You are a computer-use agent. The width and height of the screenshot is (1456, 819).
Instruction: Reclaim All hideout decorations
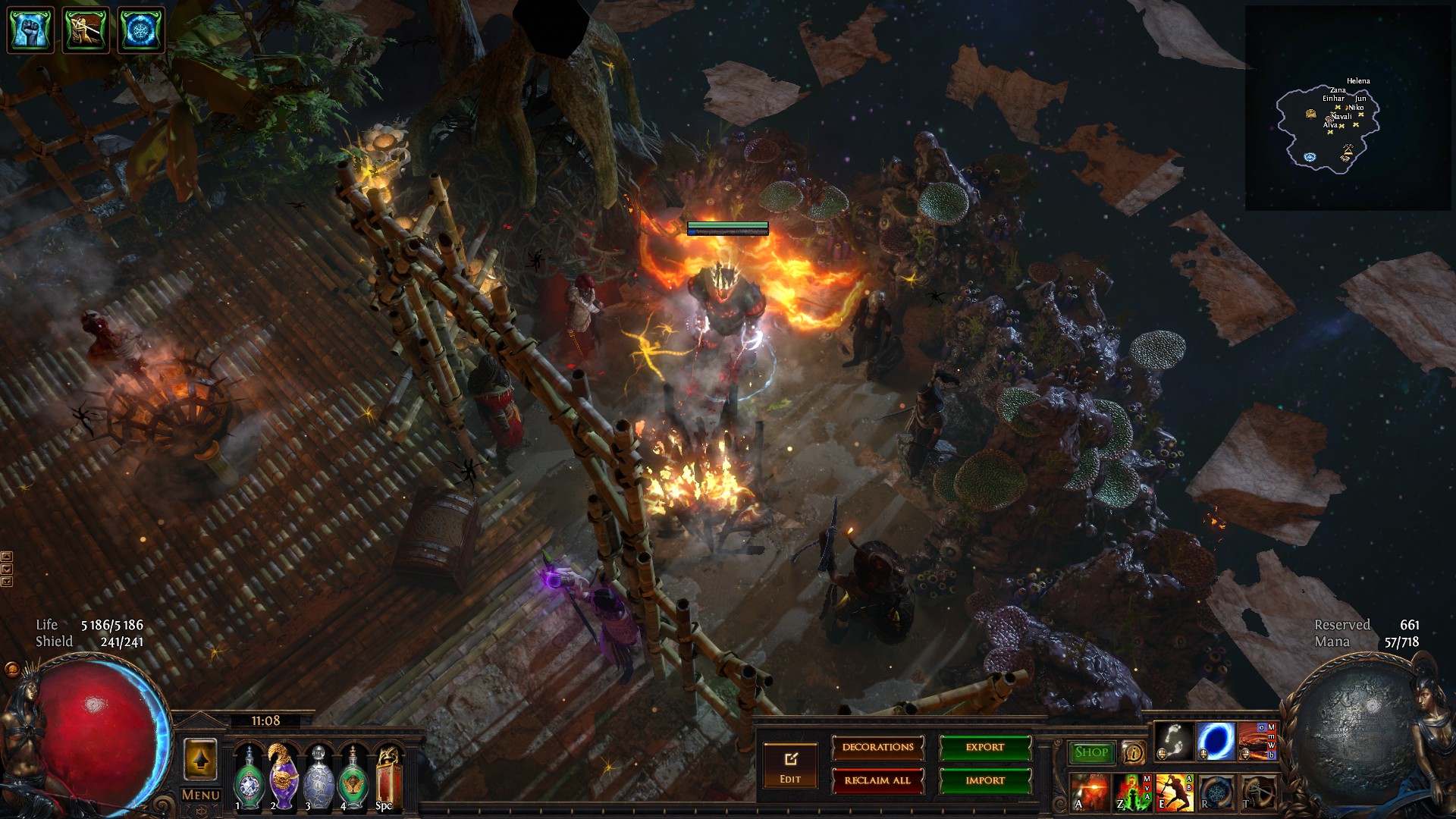pos(877,780)
